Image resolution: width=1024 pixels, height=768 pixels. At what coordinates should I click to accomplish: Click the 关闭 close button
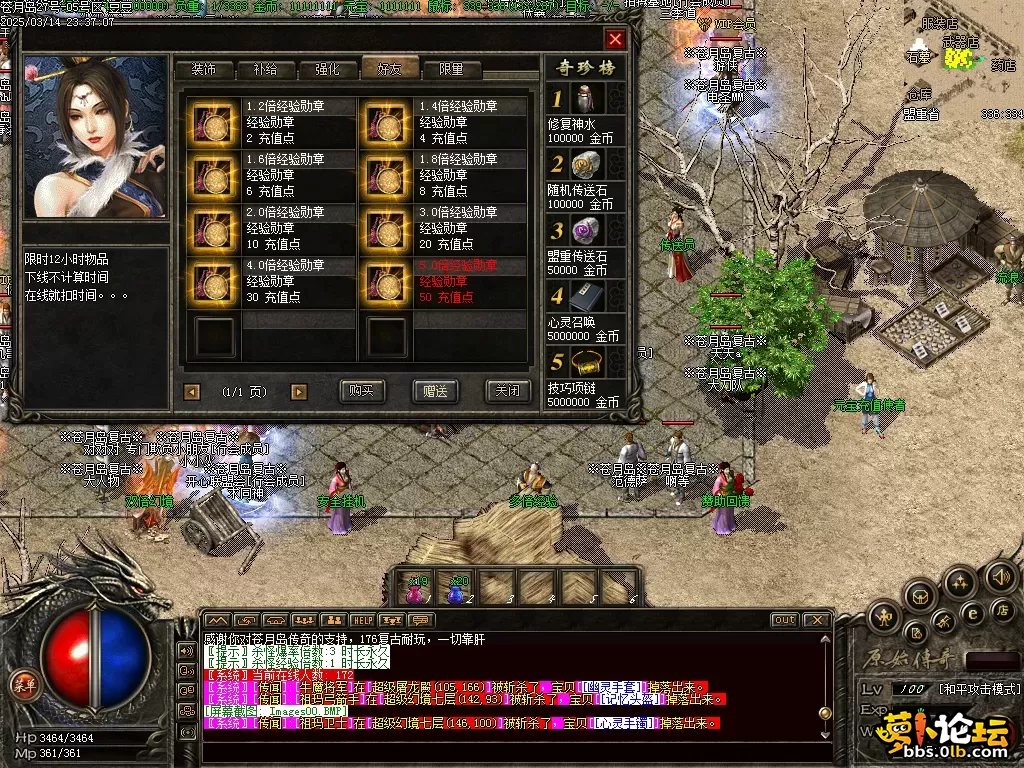(508, 391)
